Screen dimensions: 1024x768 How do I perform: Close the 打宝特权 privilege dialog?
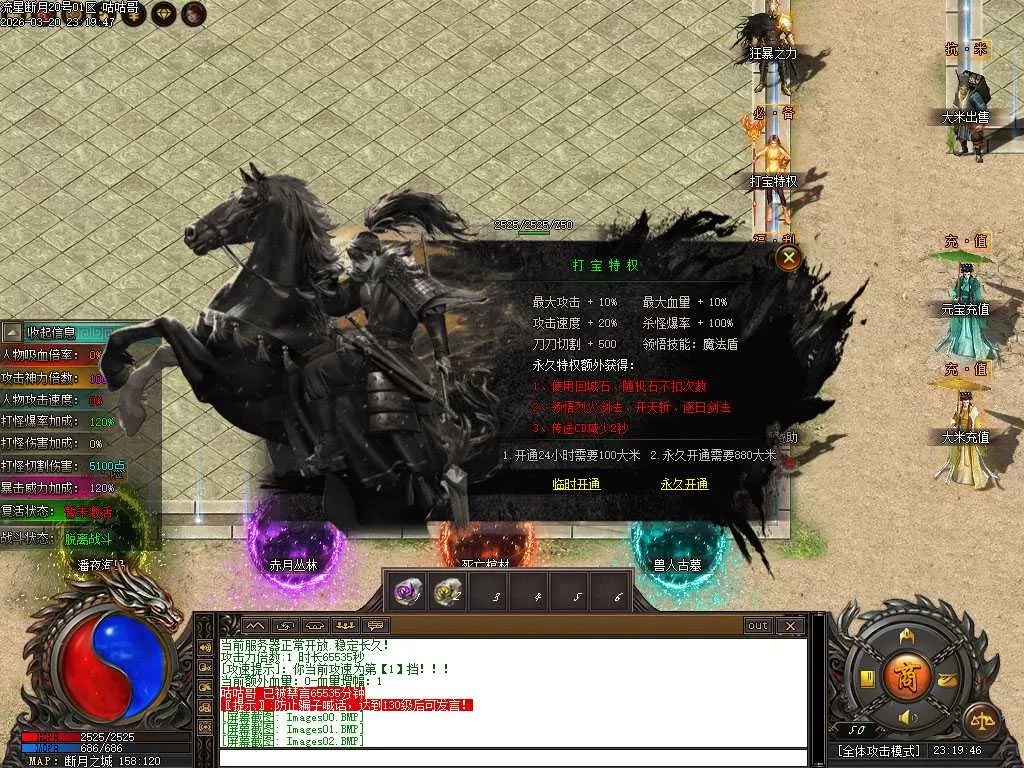789,258
